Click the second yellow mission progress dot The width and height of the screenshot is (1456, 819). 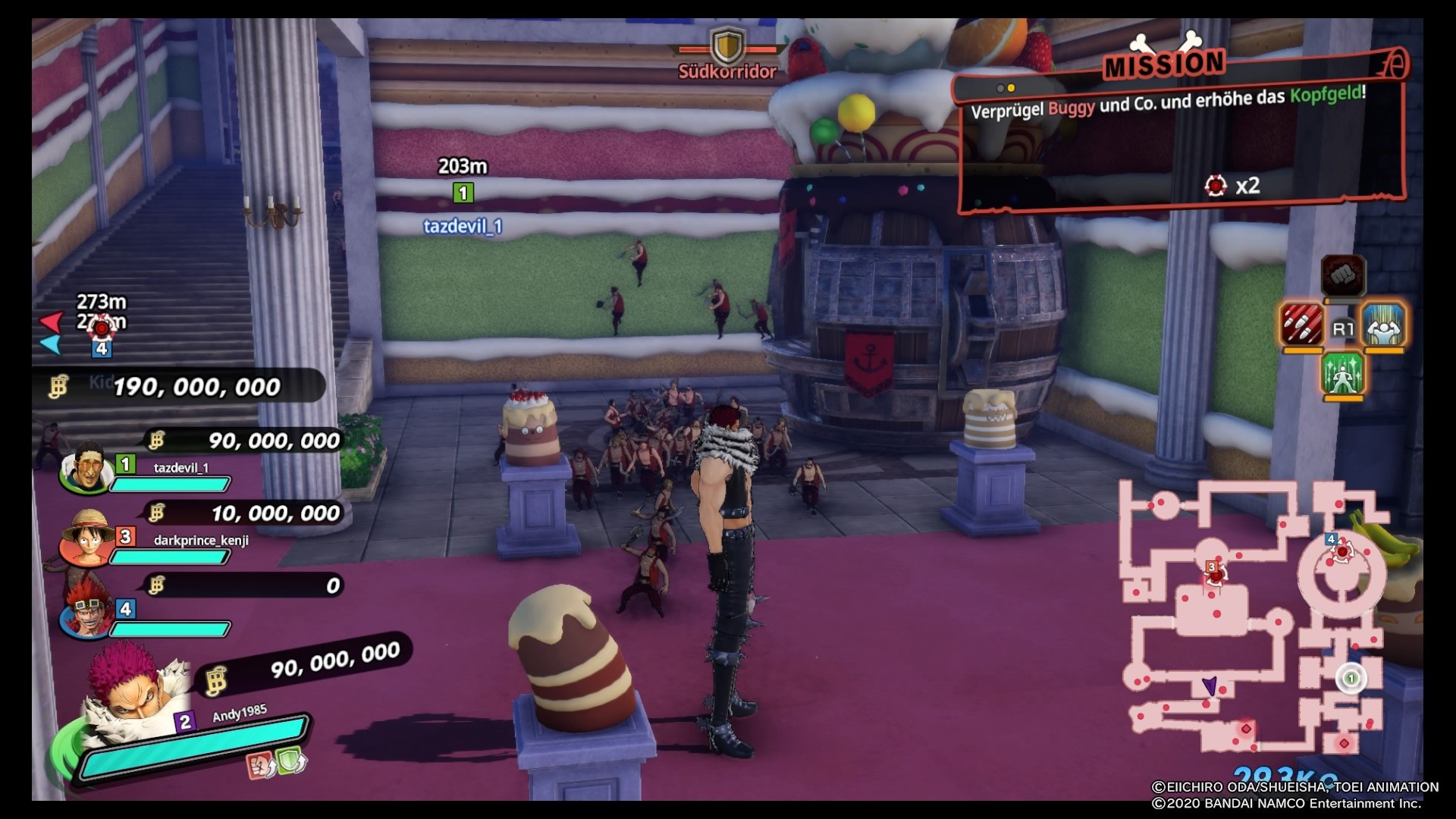(x=1011, y=88)
